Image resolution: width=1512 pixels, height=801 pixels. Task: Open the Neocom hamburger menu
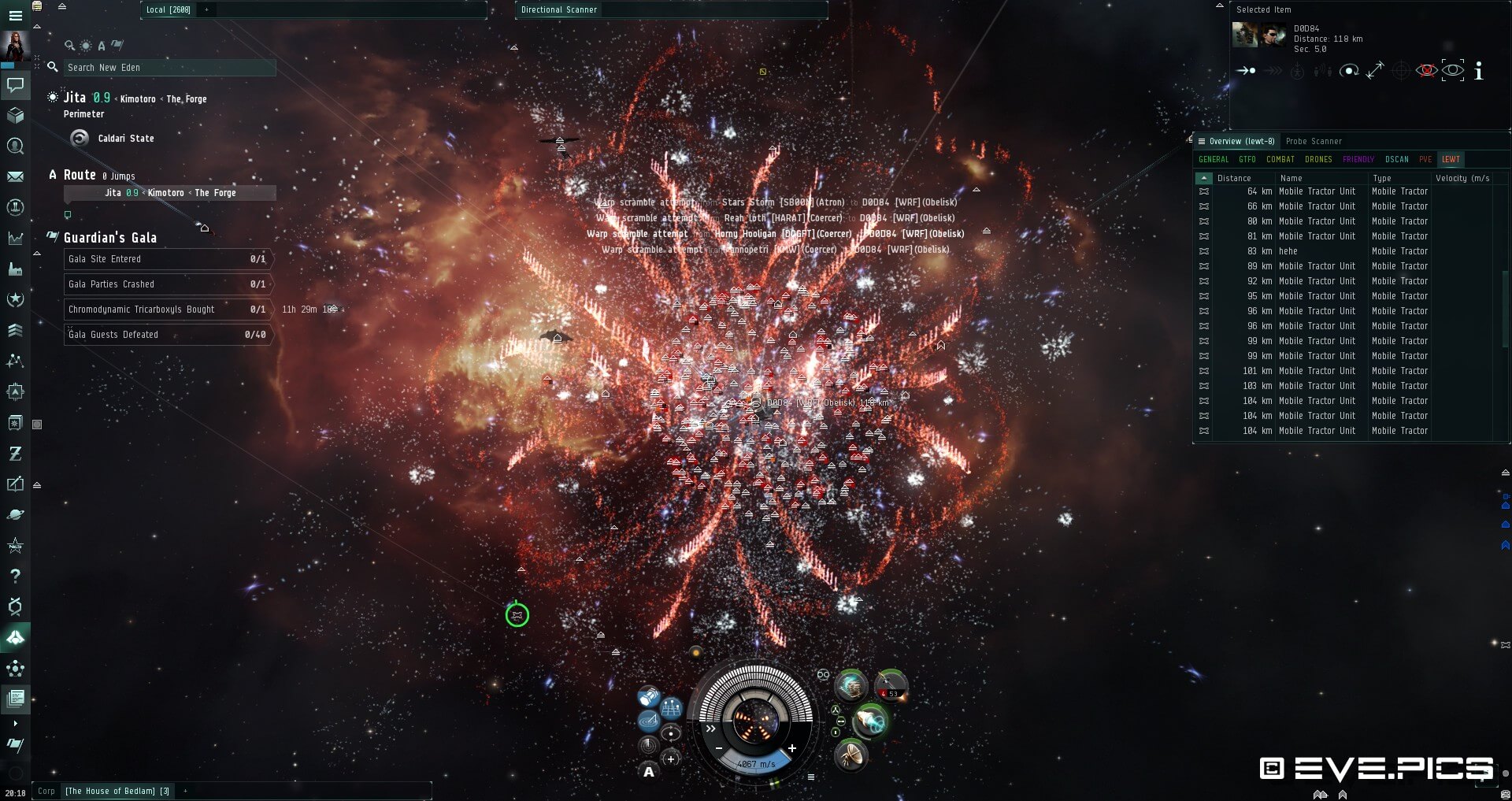click(x=15, y=16)
